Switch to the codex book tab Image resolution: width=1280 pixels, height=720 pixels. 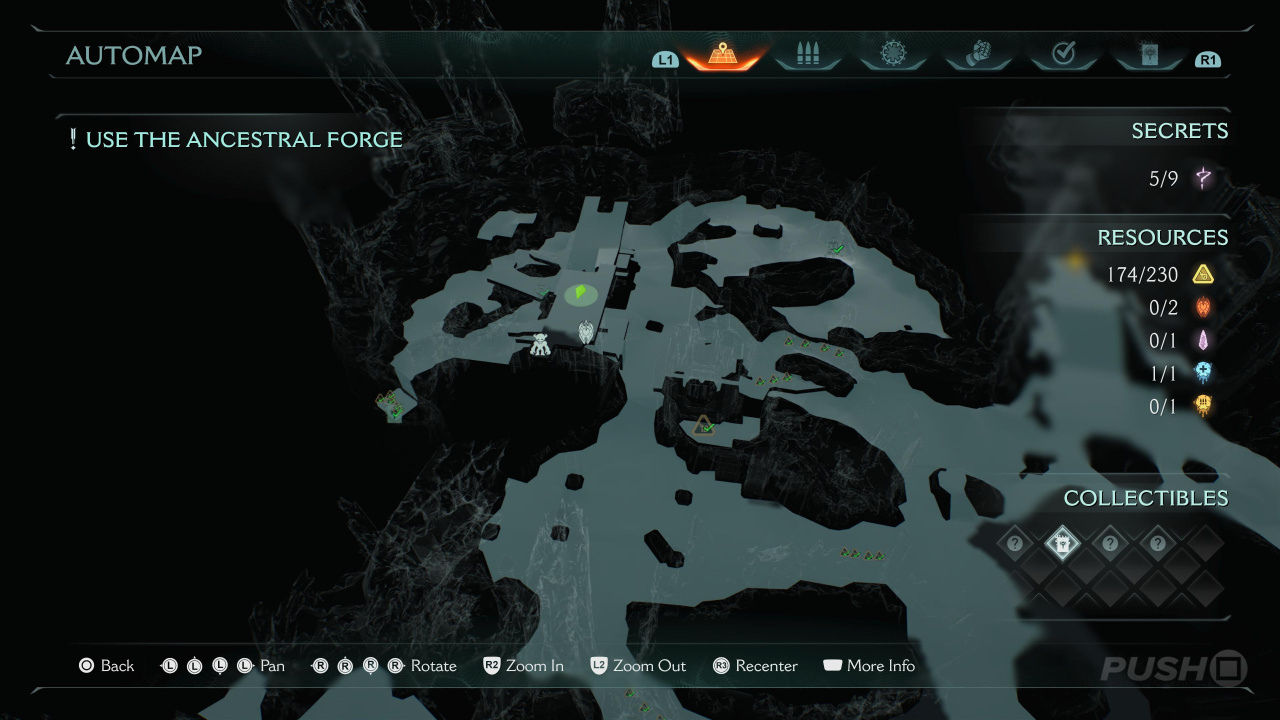(1148, 55)
